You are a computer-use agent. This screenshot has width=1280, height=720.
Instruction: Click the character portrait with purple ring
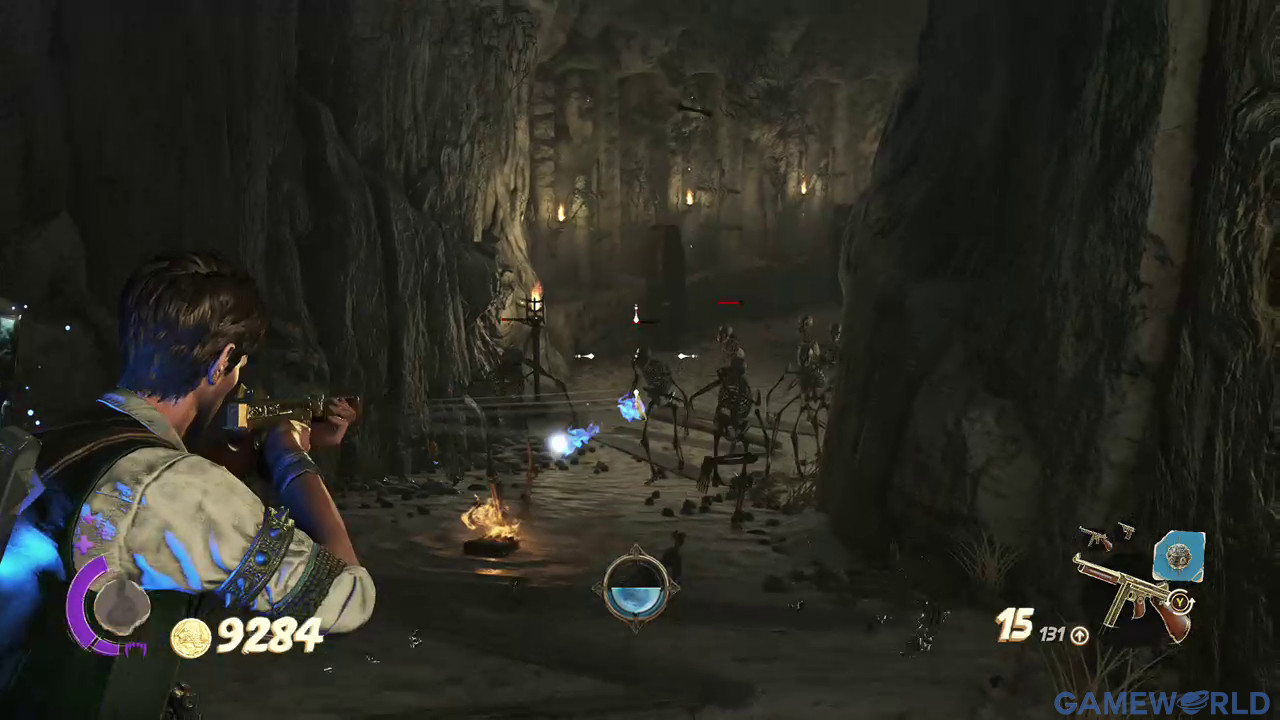click(118, 607)
